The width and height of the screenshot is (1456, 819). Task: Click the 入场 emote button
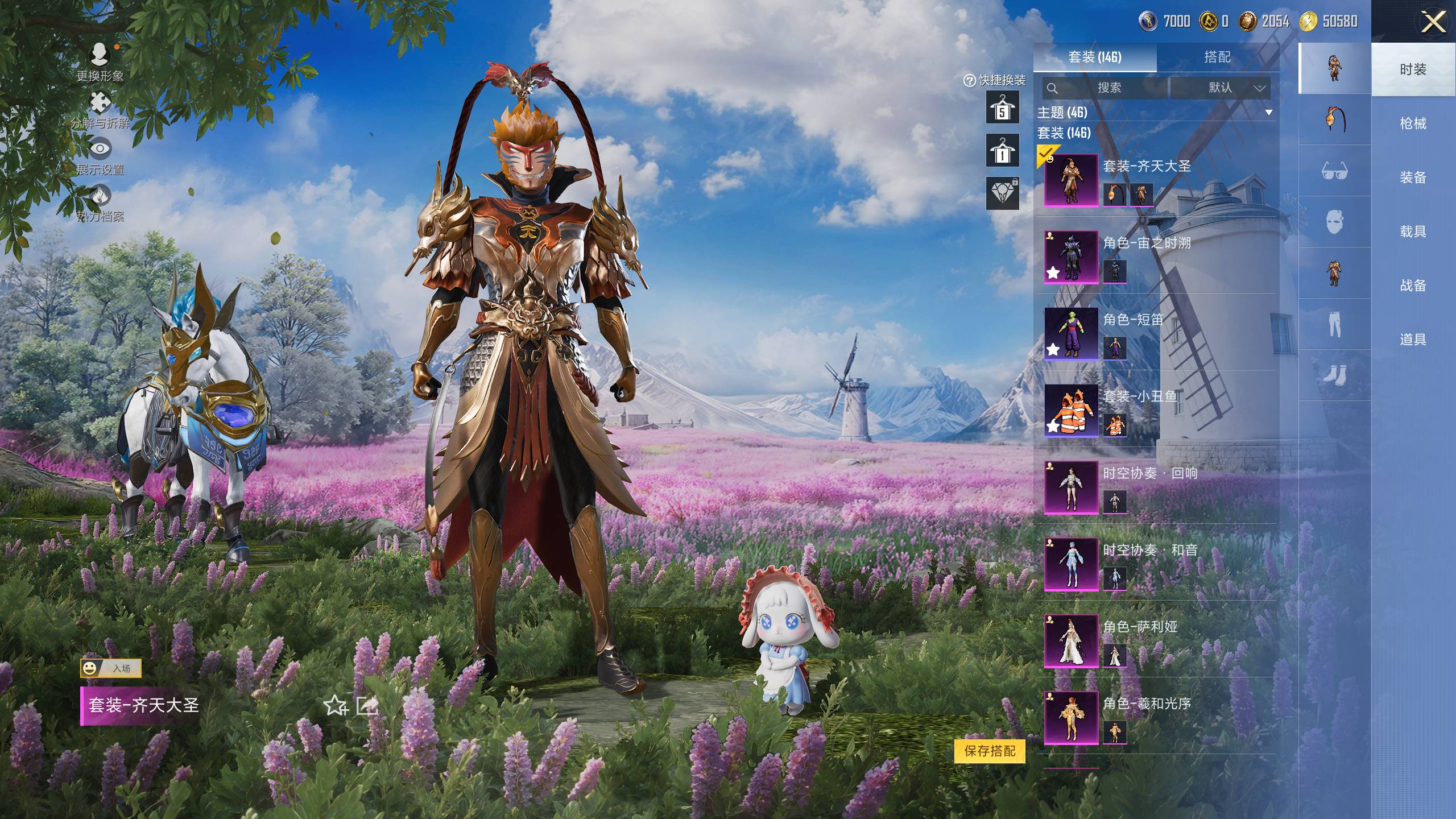[111, 668]
